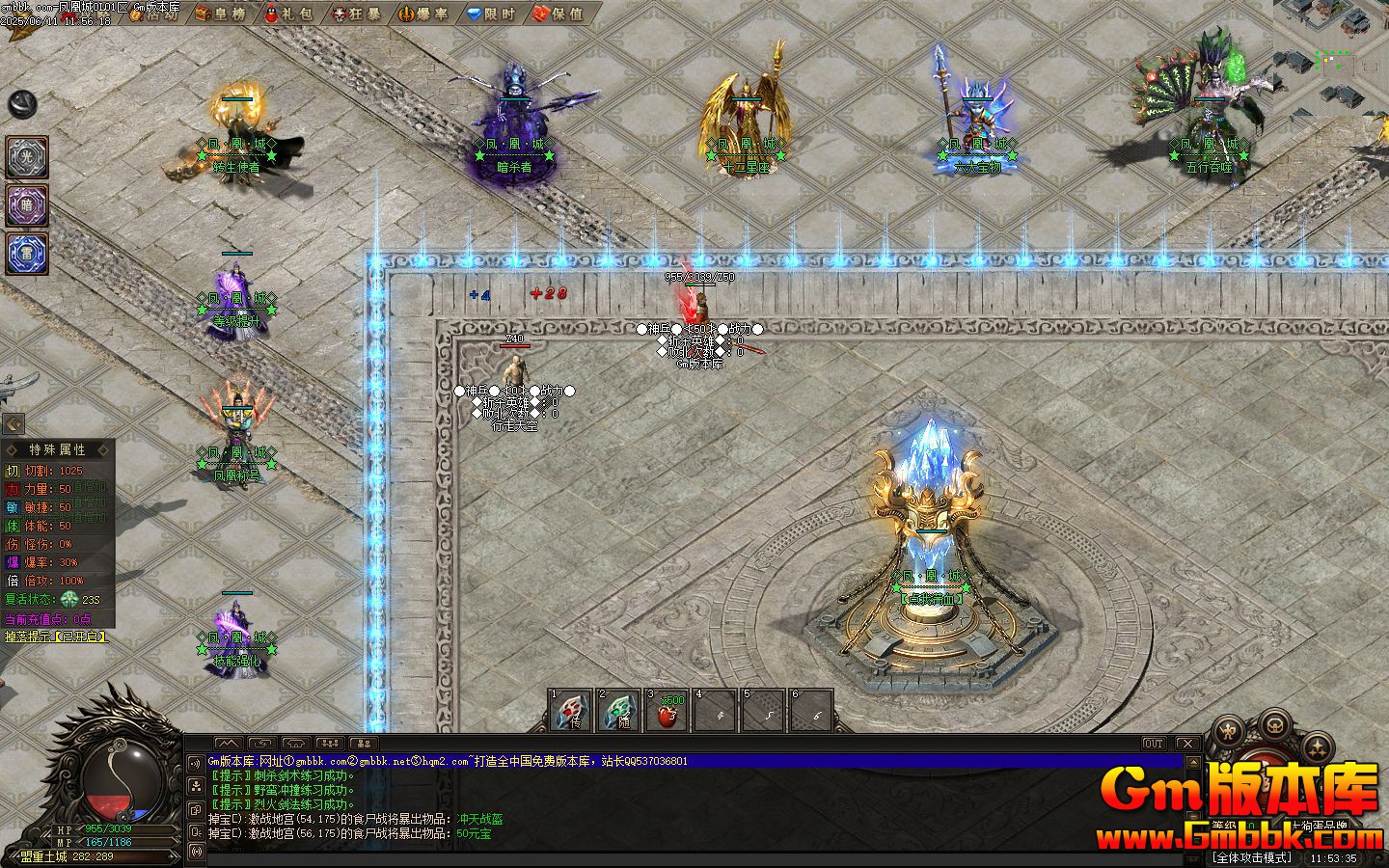Open the 爆率 drop-rate panel

(x=425, y=14)
